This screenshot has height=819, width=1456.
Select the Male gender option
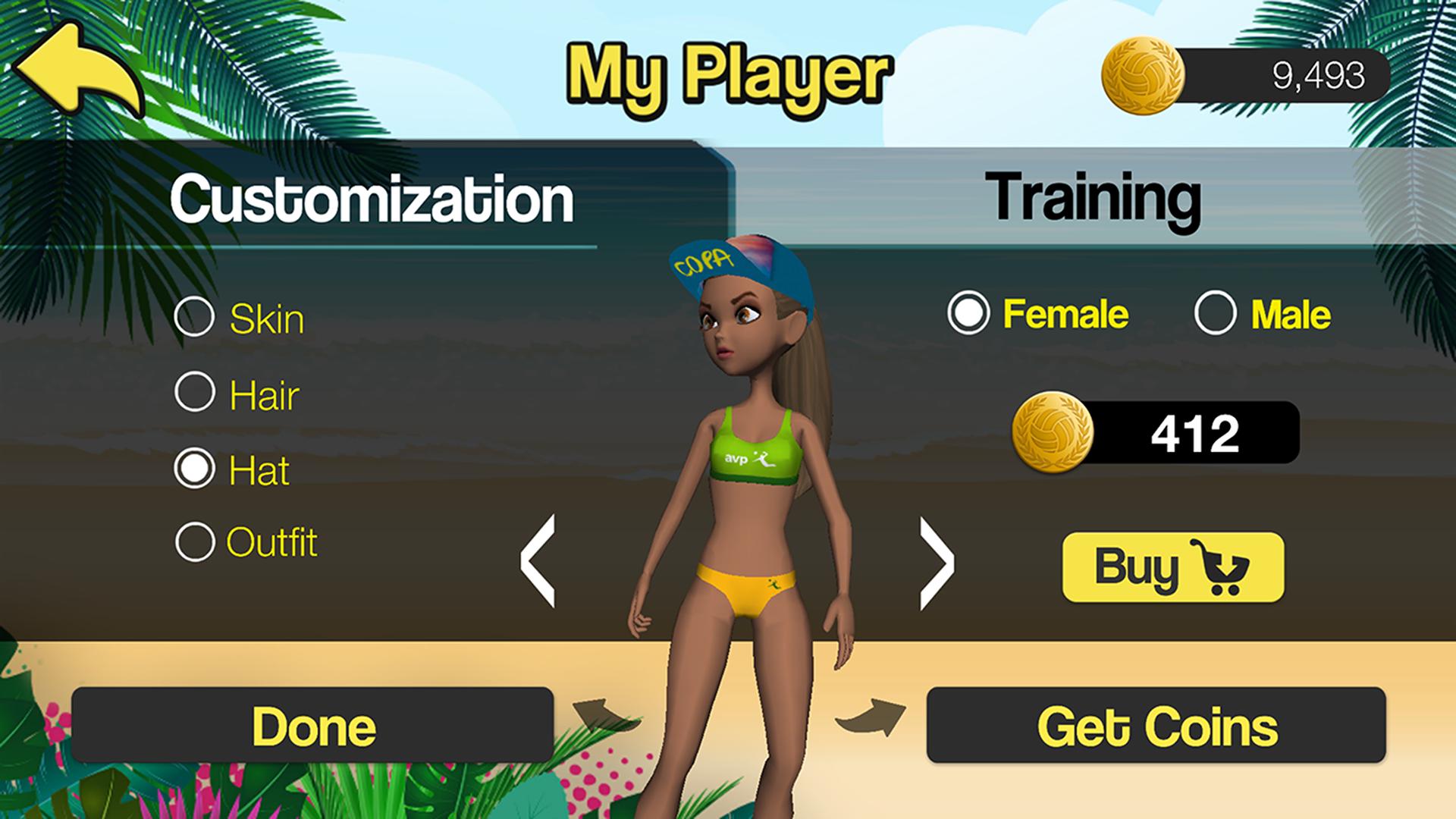pos(1216,312)
